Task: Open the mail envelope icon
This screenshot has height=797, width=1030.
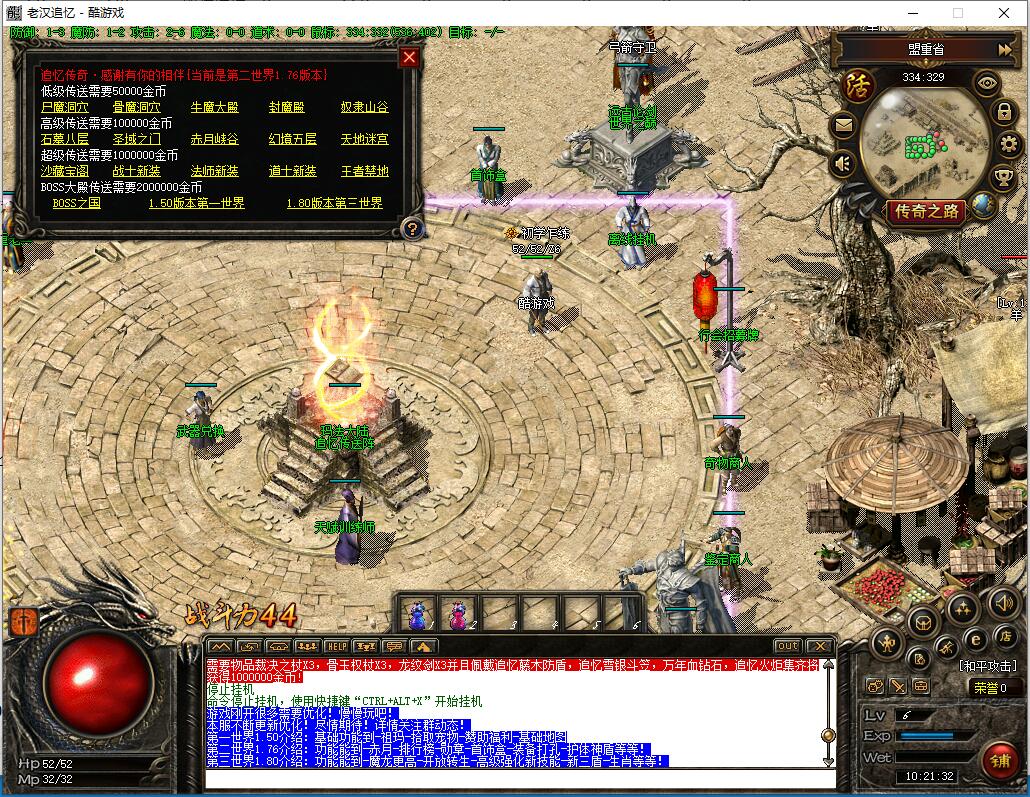Action: point(844,126)
